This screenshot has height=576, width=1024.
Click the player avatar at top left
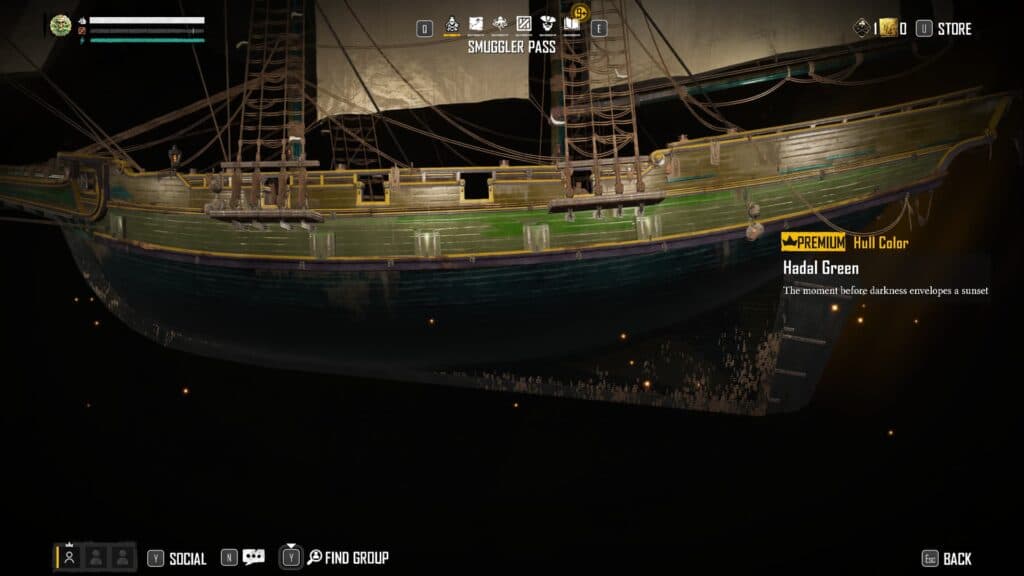pyautogui.click(x=60, y=26)
